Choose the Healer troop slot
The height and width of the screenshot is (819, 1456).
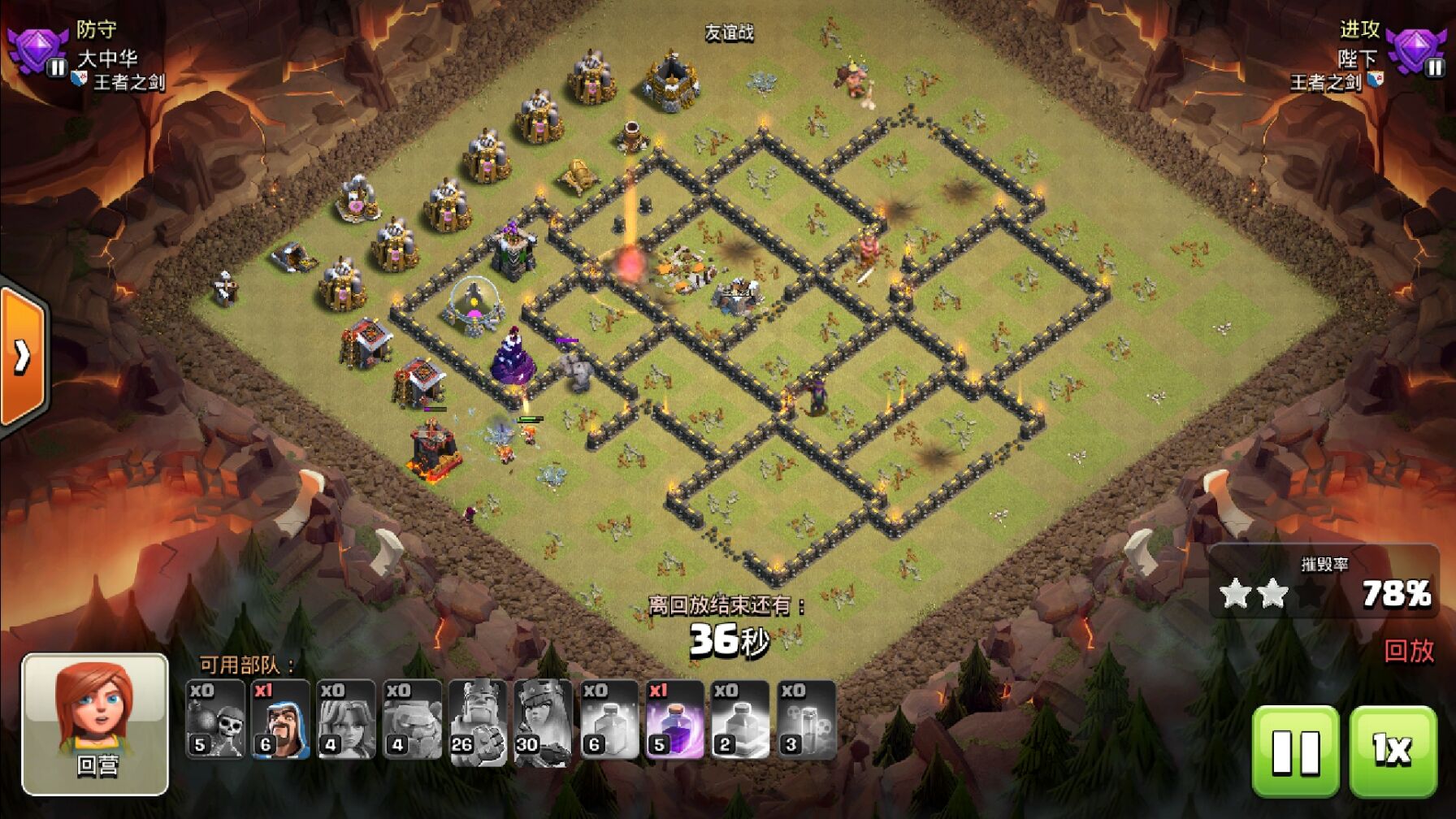click(347, 720)
